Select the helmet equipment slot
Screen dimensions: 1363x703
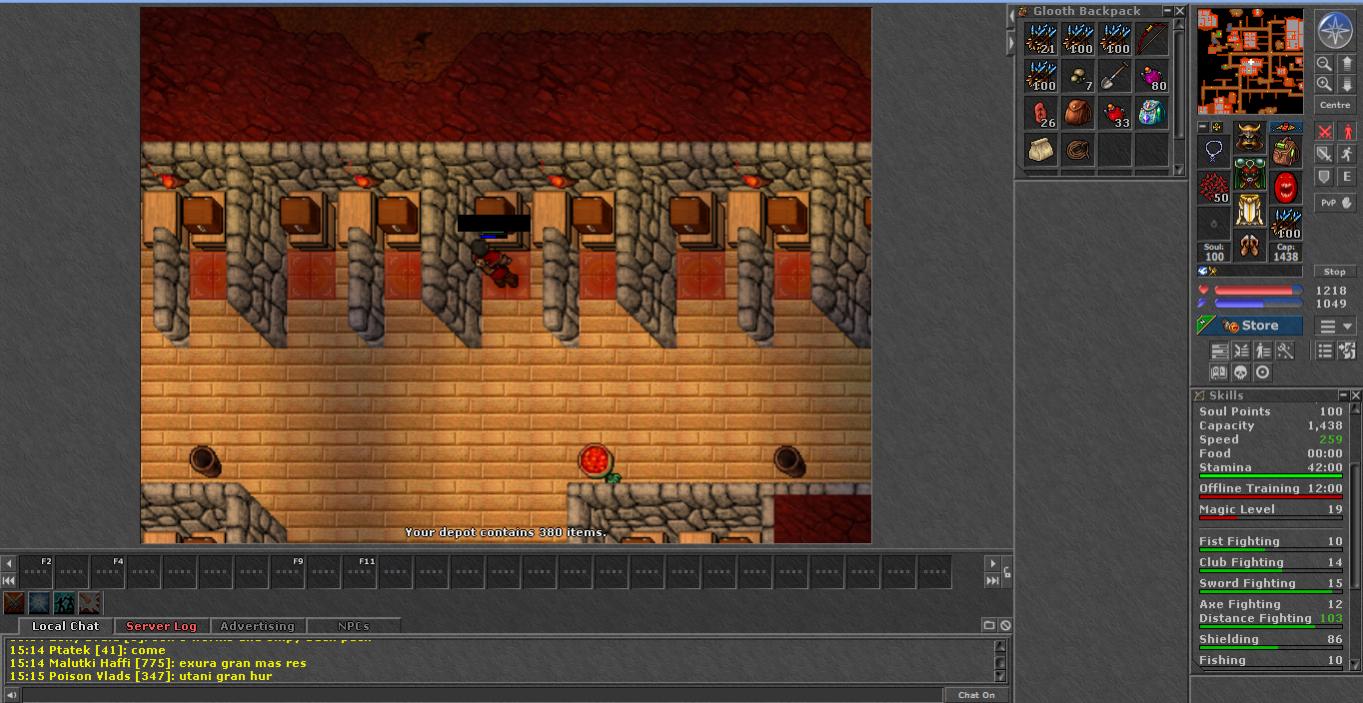(1249, 137)
